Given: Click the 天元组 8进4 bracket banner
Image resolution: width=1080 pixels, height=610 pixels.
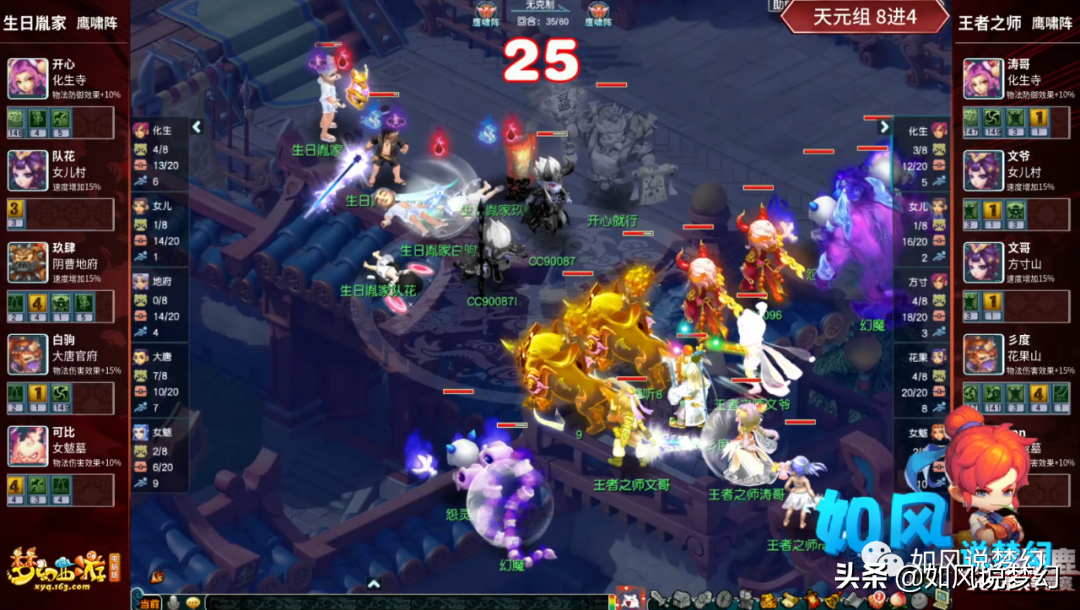Looking at the screenshot, I should [864, 17].
